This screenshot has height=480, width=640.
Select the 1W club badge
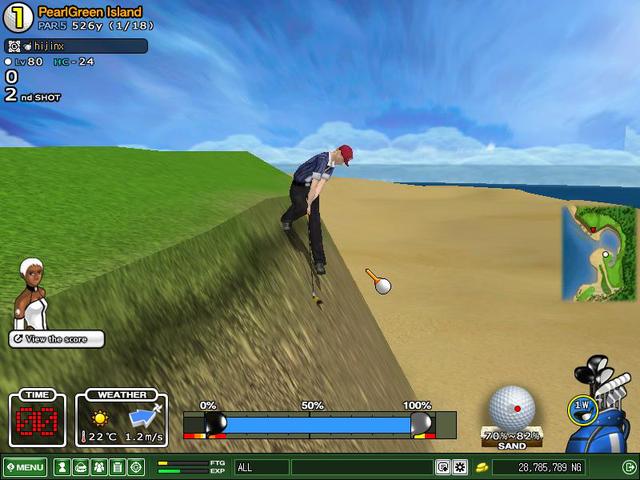pyautogui.click(x=580, y=407)
